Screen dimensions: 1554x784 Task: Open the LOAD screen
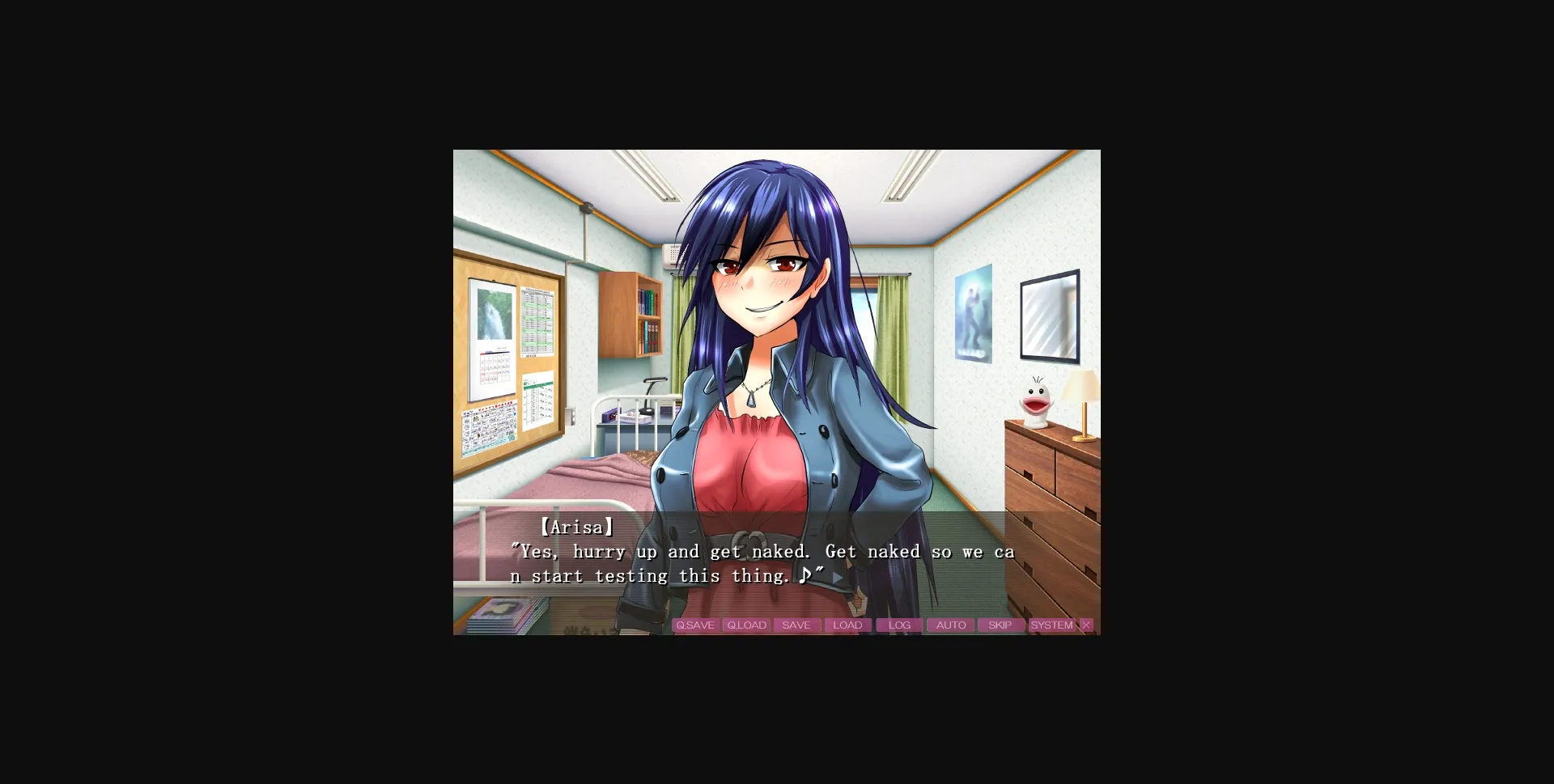(847, 625)
